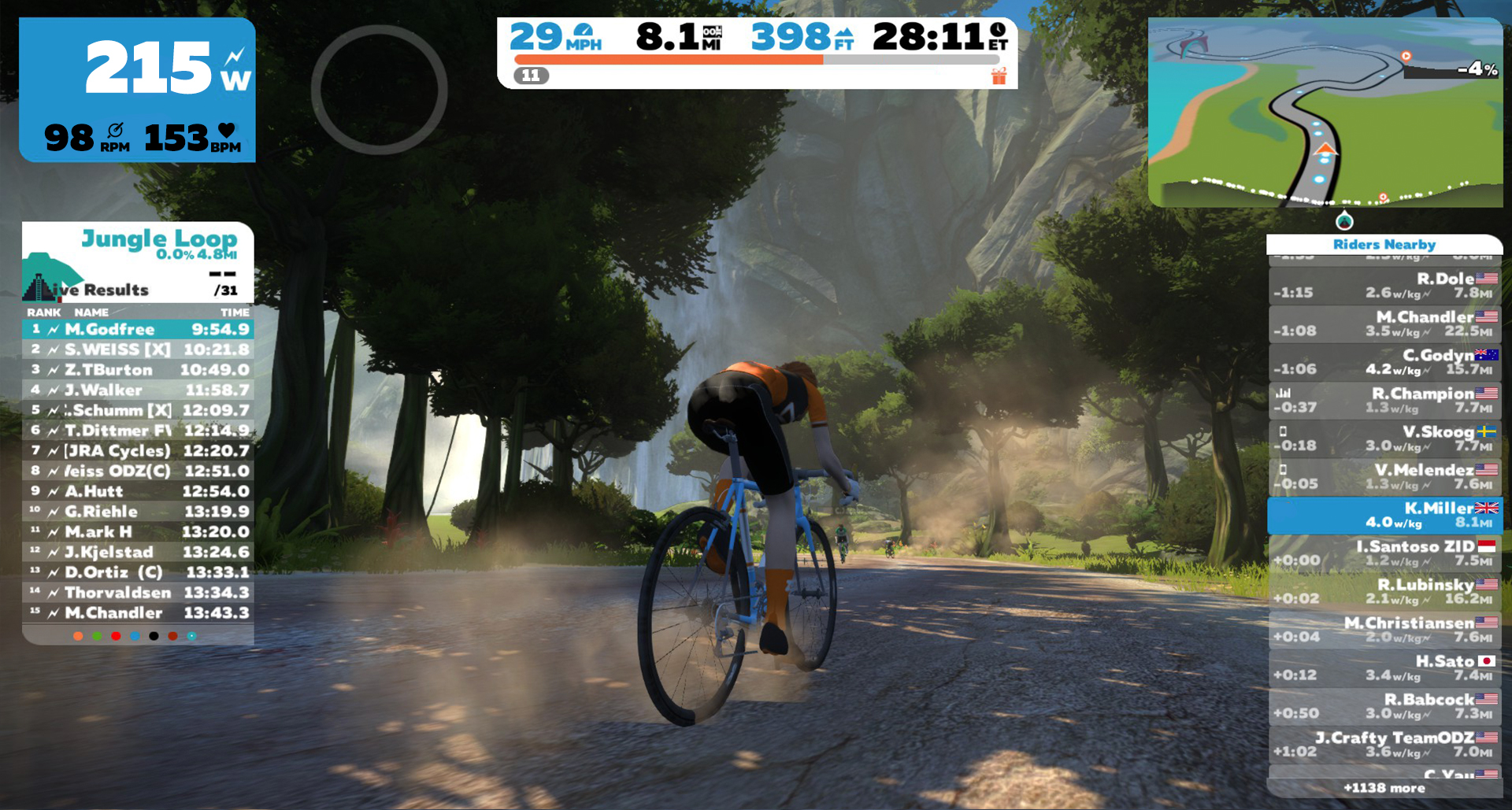
Task: Show the +1138 more riders
Action: coord(1384,788)
